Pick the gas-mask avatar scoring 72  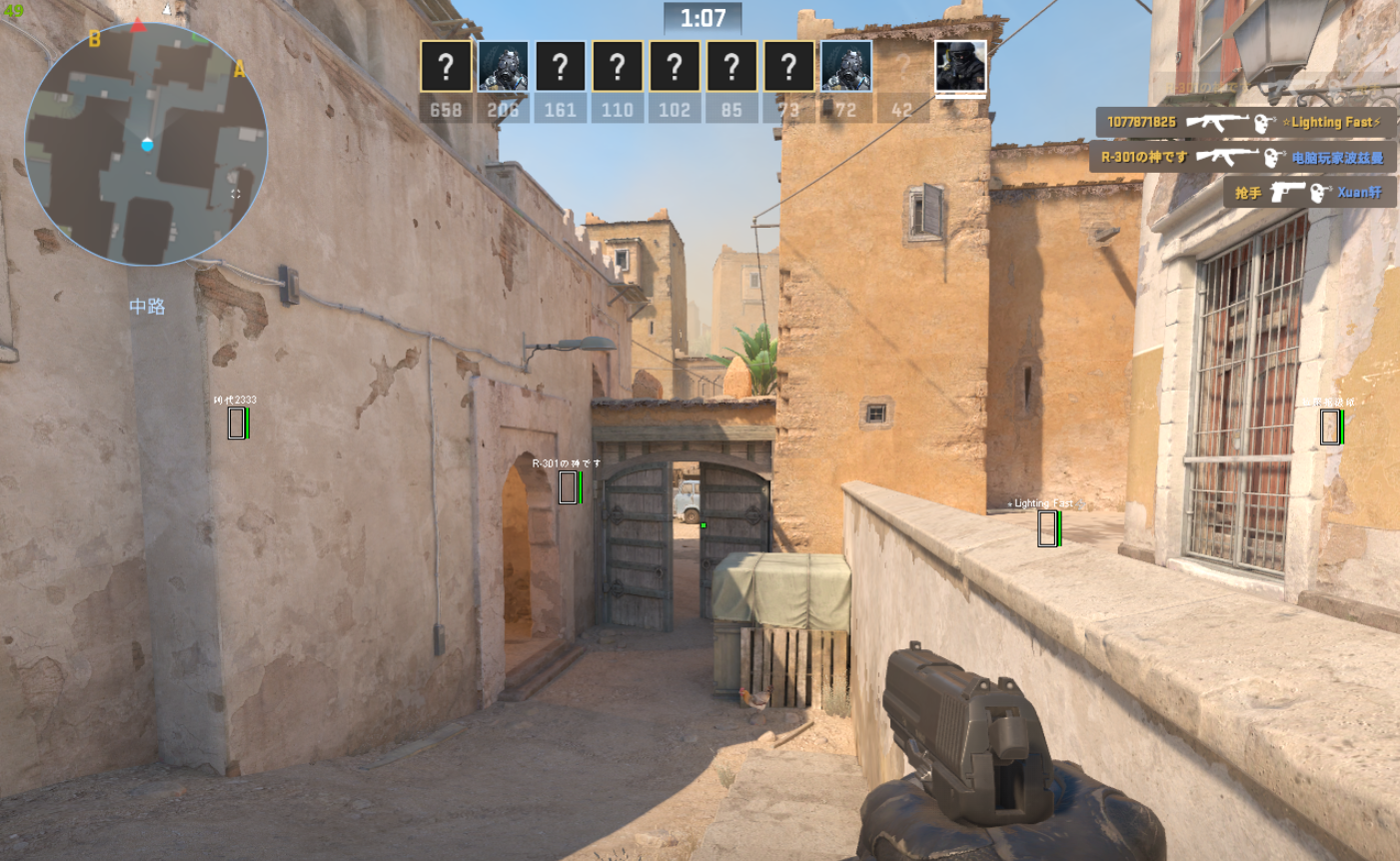846,67
